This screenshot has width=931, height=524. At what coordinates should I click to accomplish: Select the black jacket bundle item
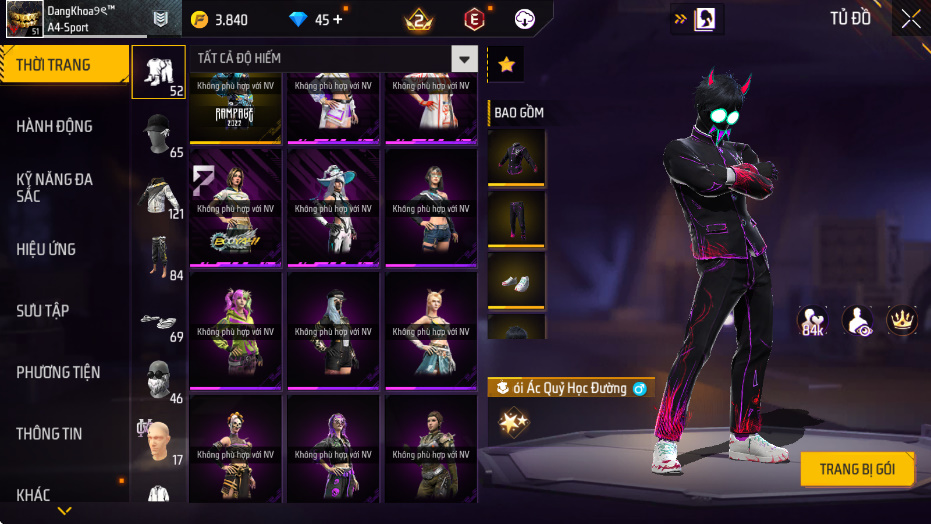pos(516,157)
